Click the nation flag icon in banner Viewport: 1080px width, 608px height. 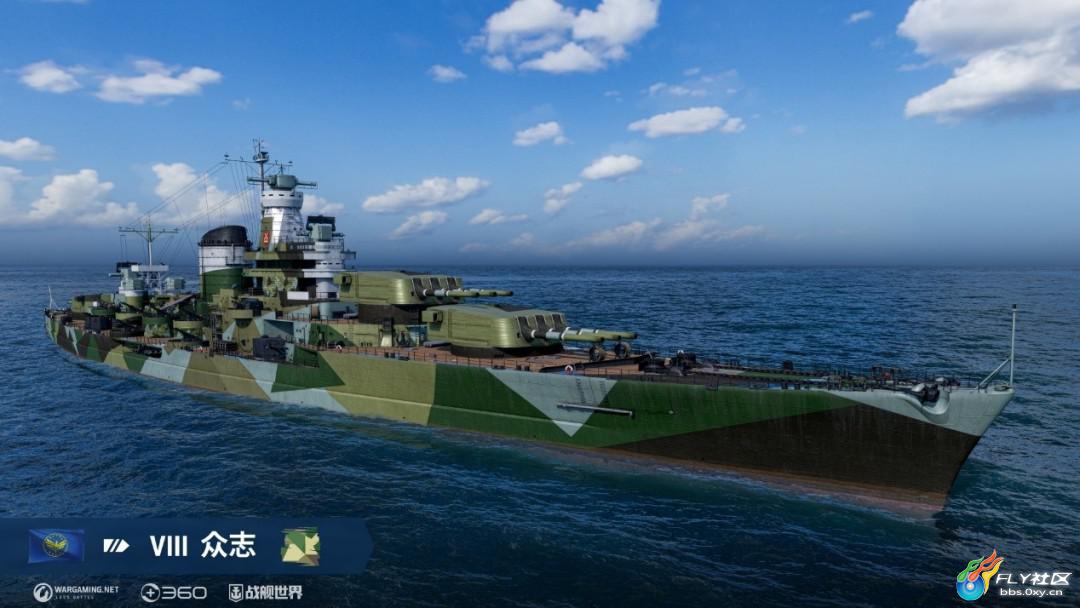click(56, 546)
